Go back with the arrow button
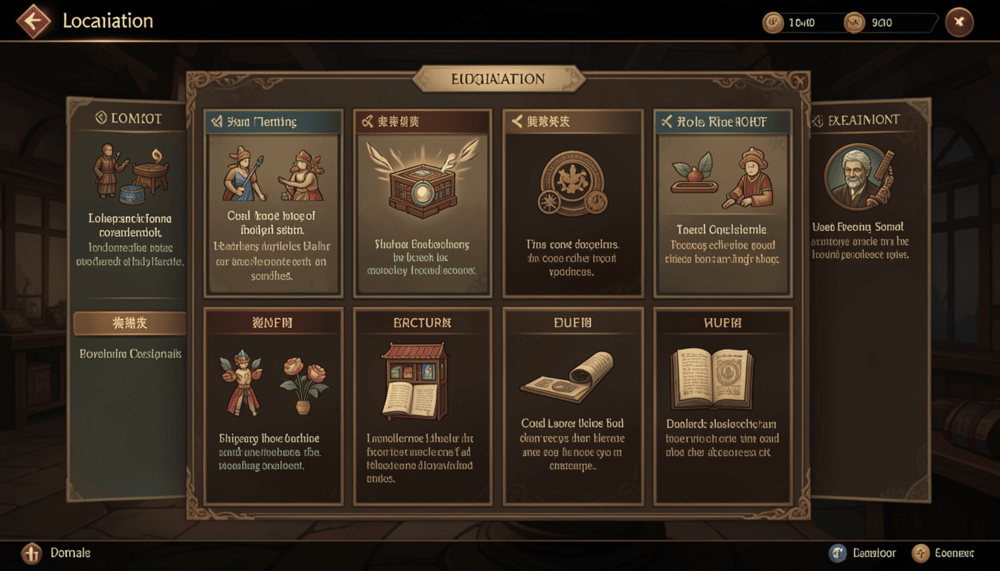The height and width of the screenshot is (571, 1000). pyautogui.click(x=33, y=21)
